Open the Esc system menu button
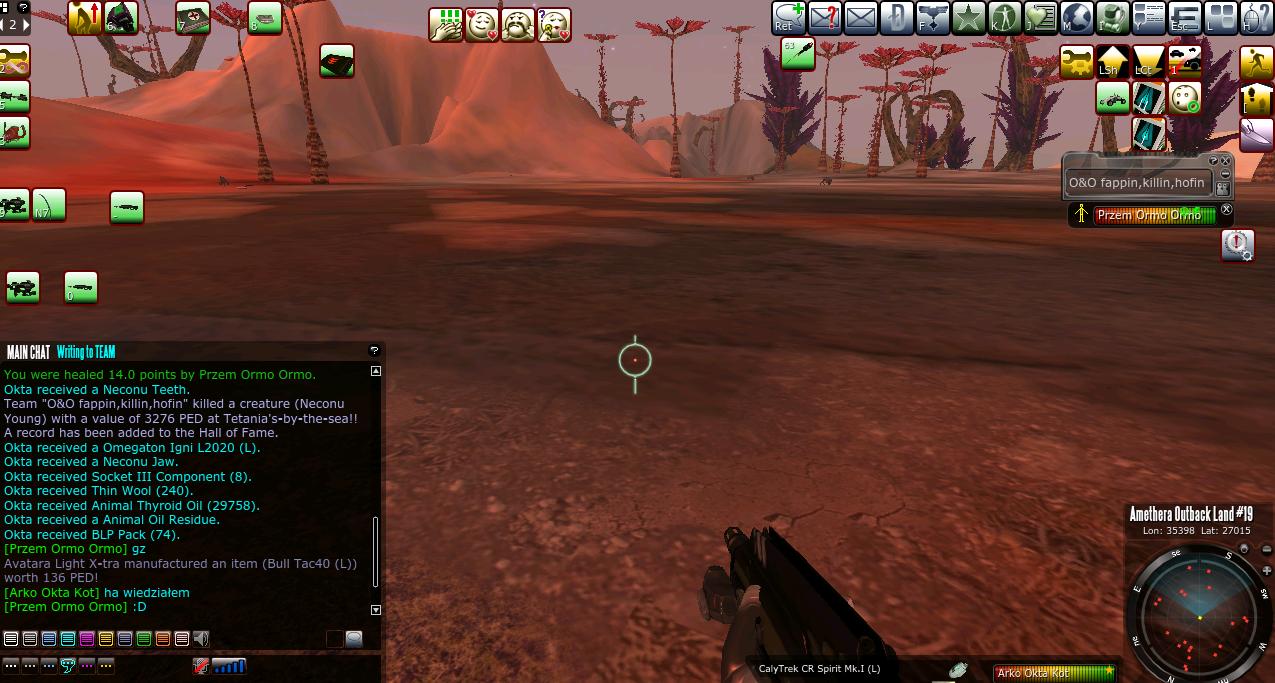 (x=1185, y=17)
